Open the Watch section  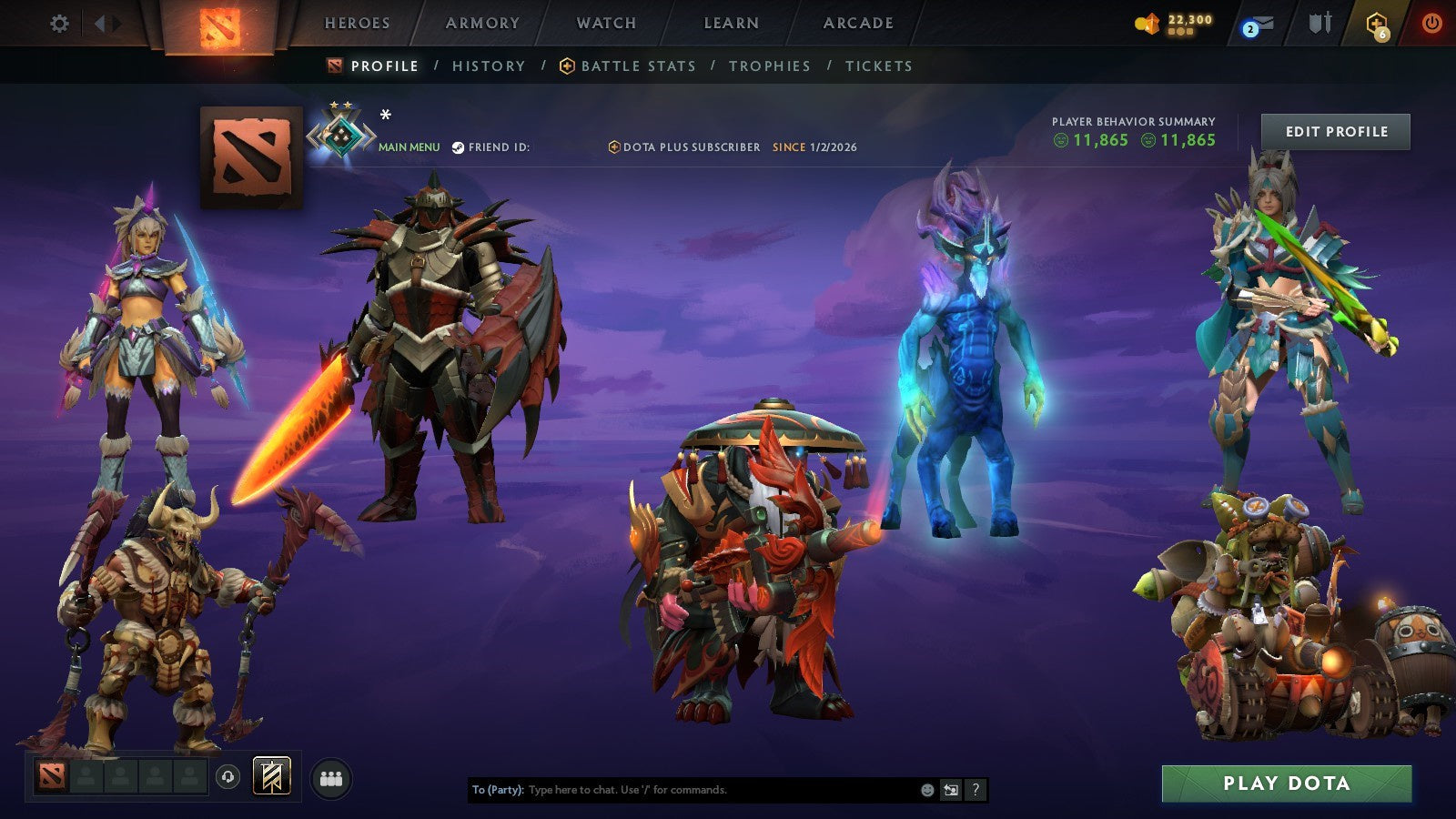606,23
